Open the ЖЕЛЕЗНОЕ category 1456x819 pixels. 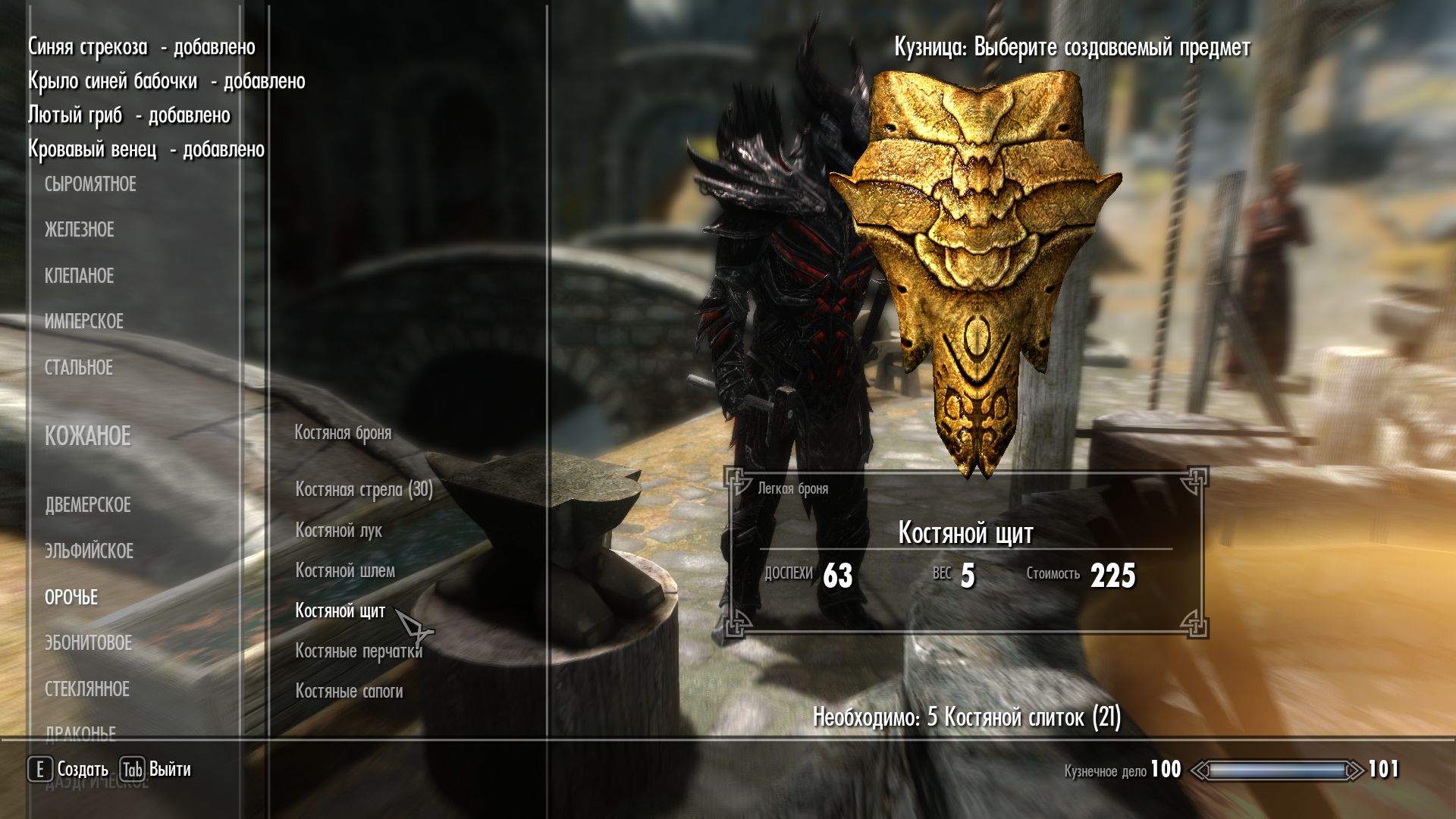[79, 230]
